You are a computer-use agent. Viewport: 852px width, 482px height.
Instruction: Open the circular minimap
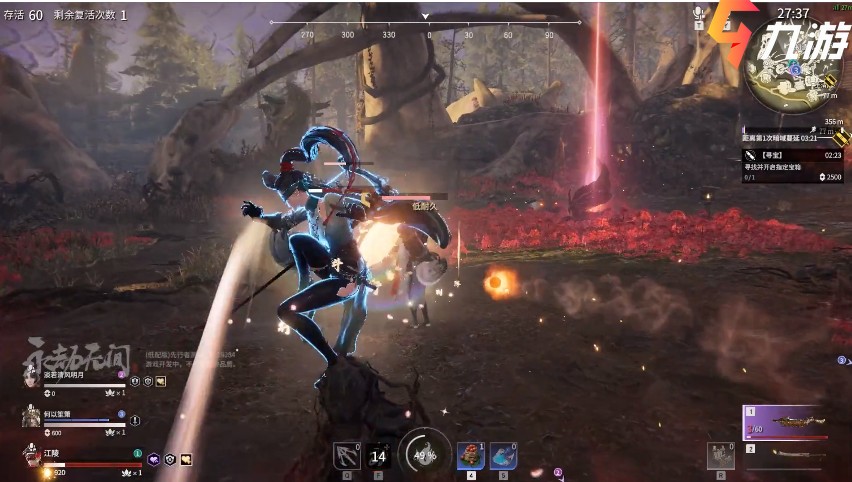click(x=790, y=82)
